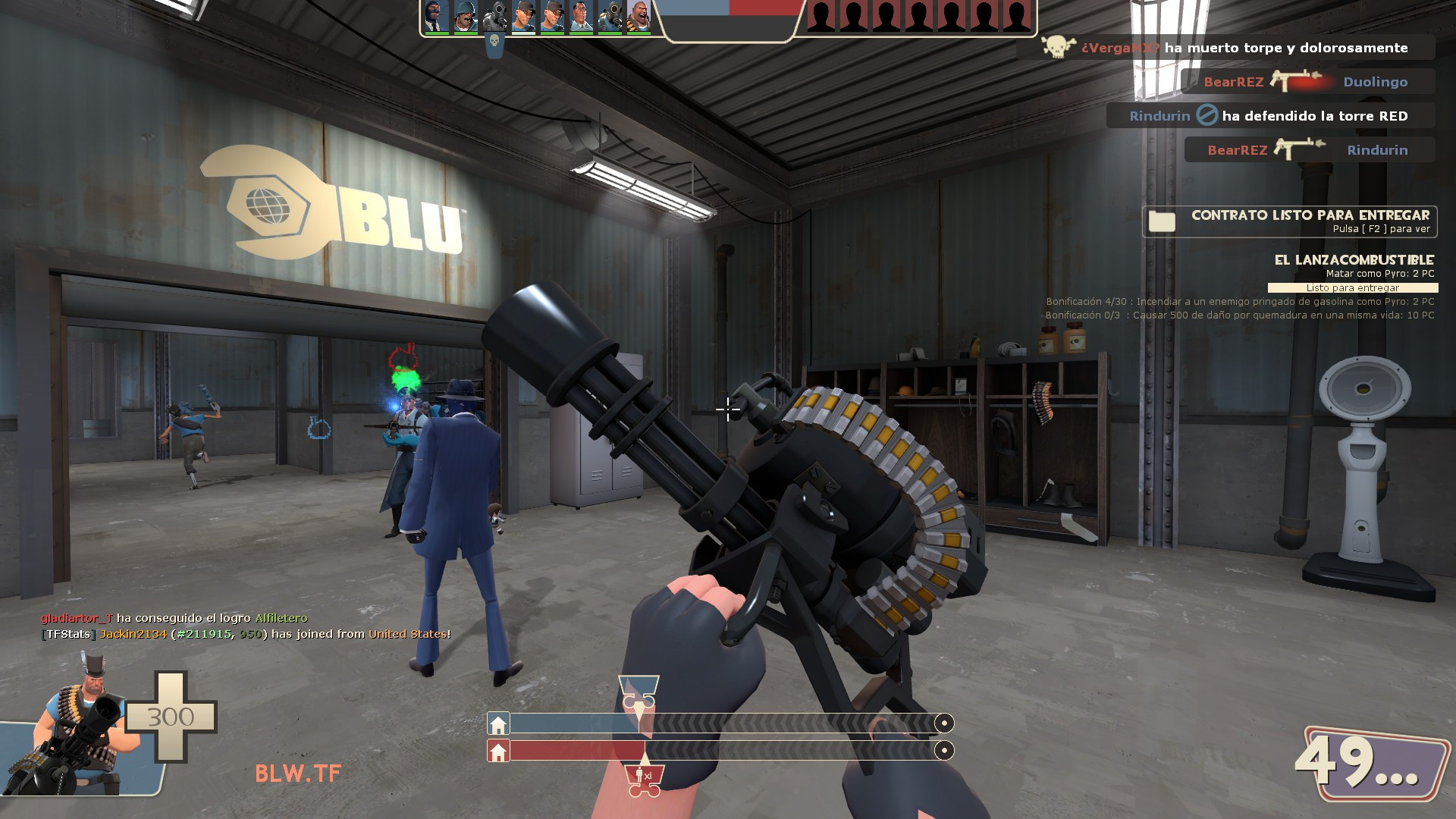Click the RED cart x1 marker on the lower track
This screenshot has width=1456, height=819.
(x=645, y=777)
